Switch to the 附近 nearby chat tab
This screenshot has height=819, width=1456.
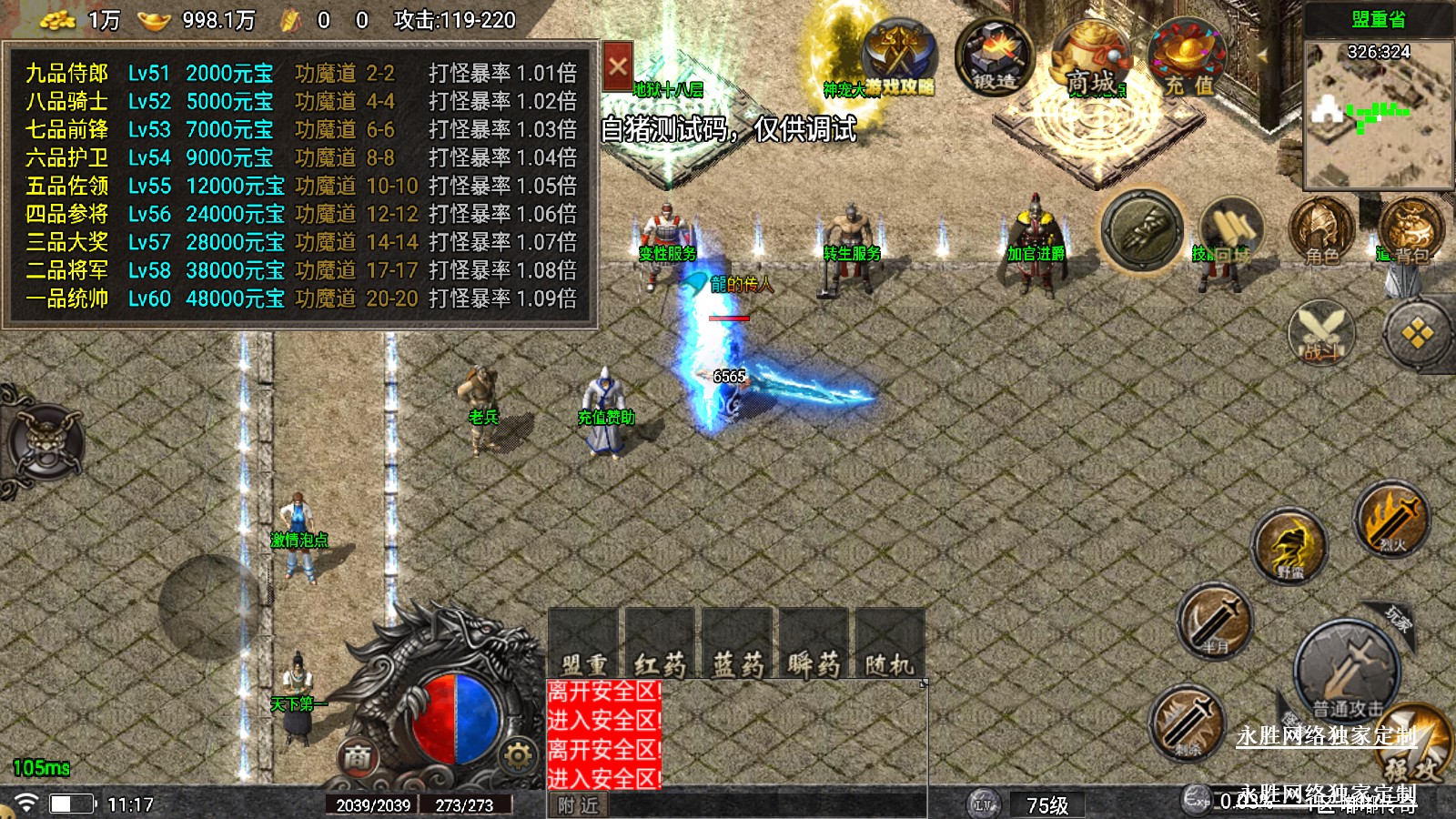(579, 805)
